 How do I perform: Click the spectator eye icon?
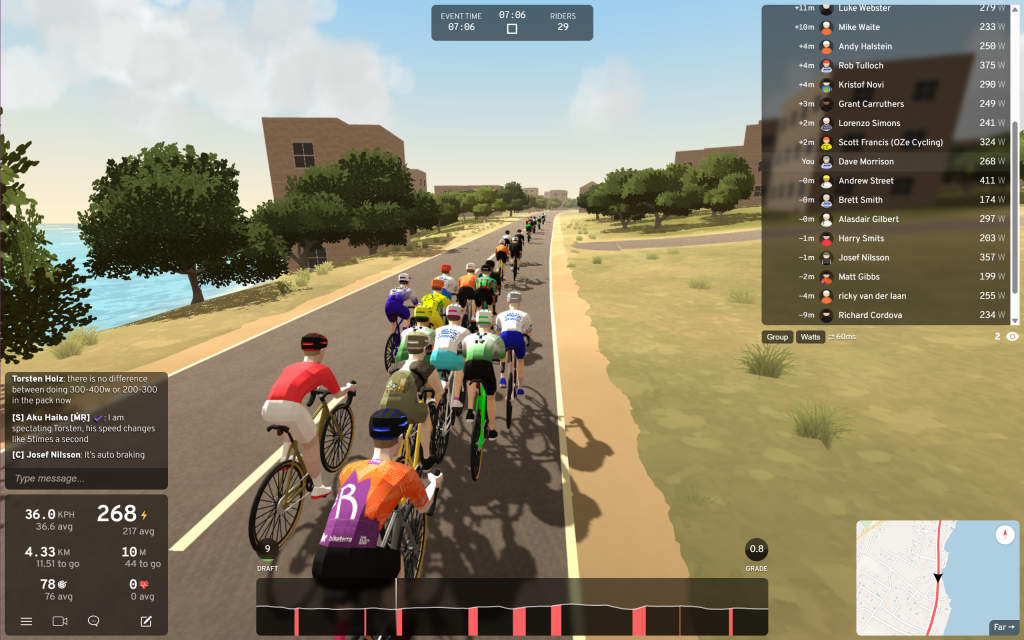pyautogui.click(x=1012, y=337)
